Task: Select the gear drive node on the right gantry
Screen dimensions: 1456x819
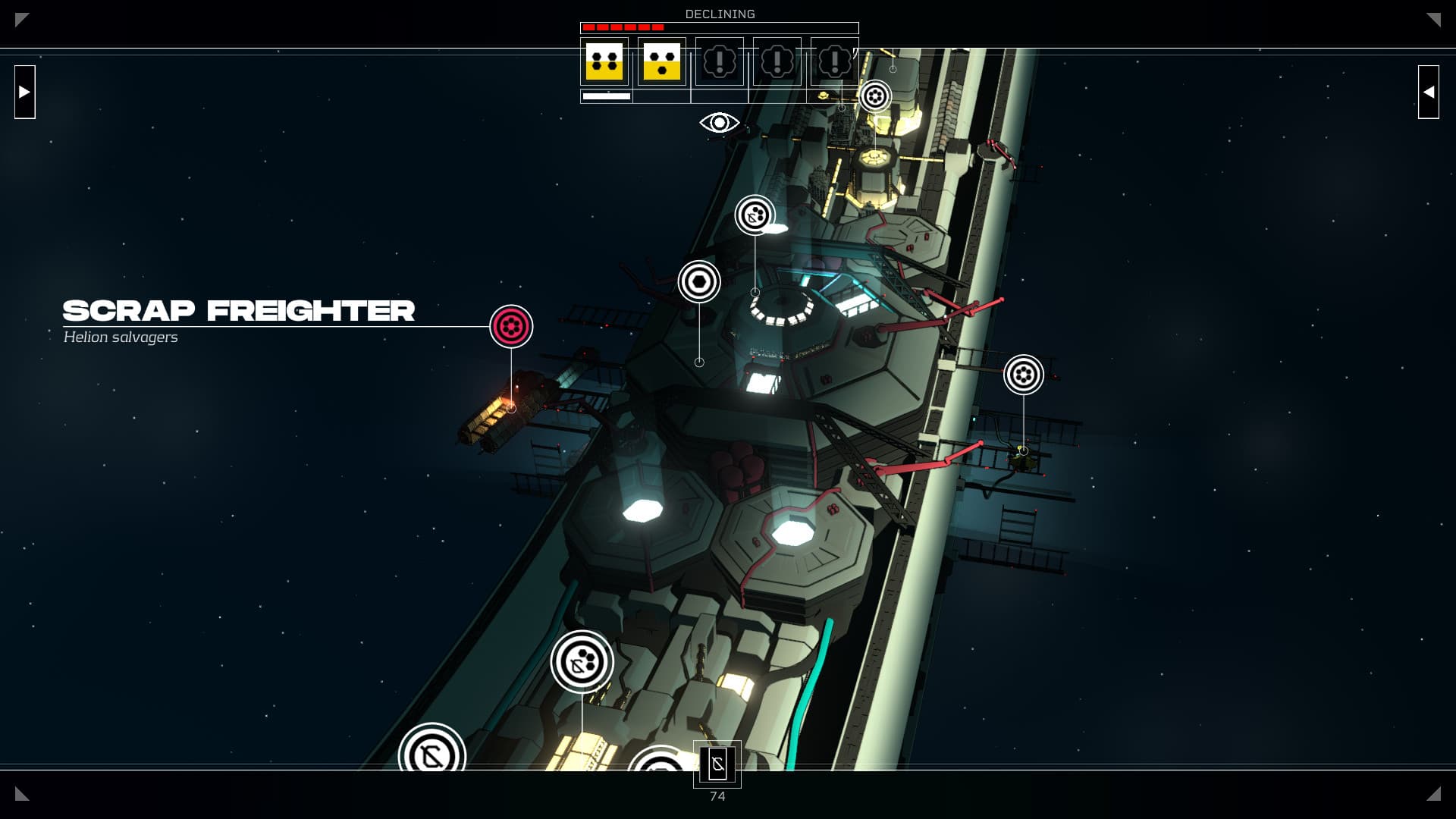Action: tap(1025, 374)
